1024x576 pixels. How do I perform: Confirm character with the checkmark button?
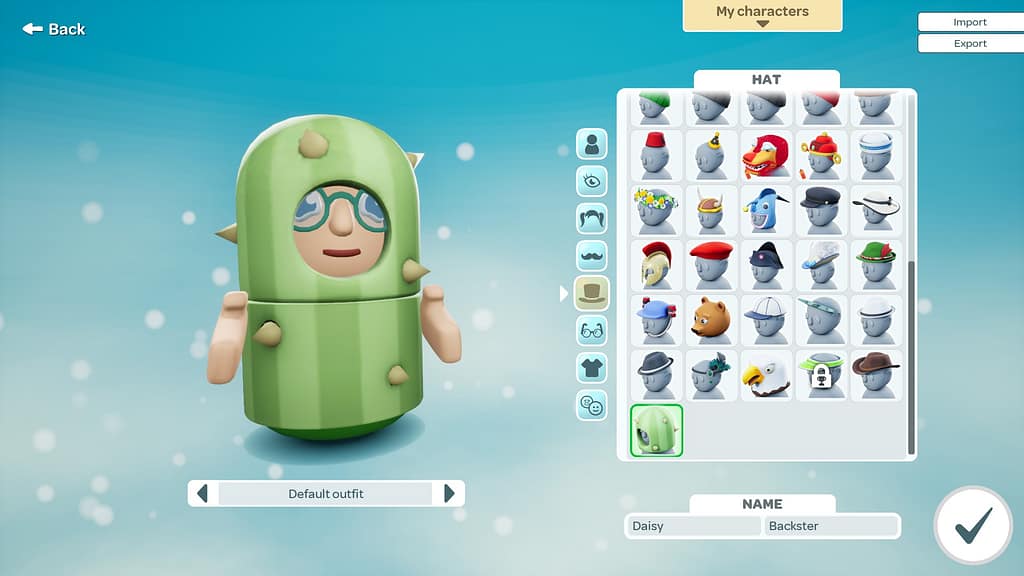tap(972, 526)
